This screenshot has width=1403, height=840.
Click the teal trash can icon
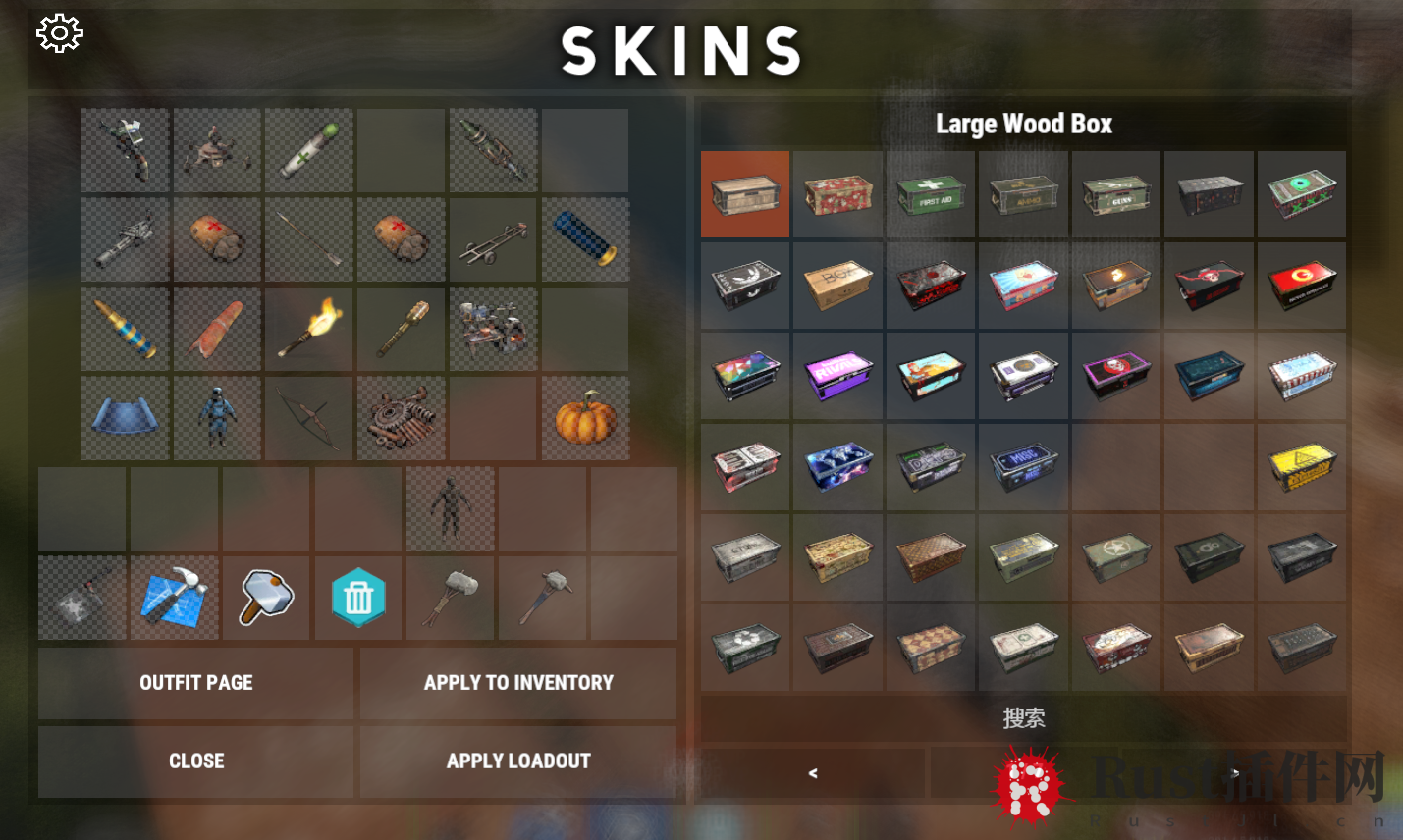point(358,598)
